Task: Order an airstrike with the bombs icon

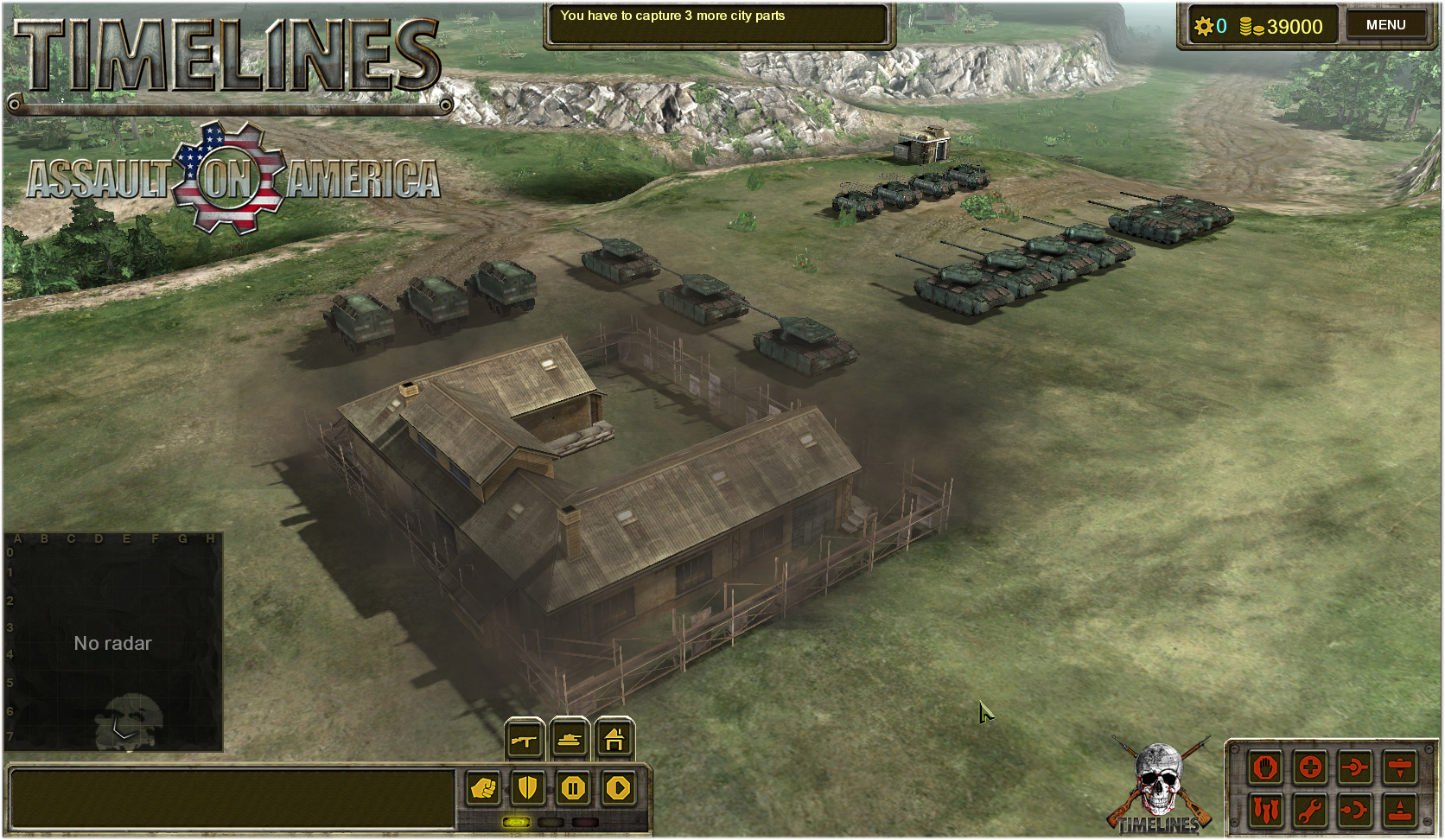Action: click(x=1265, y=810)
